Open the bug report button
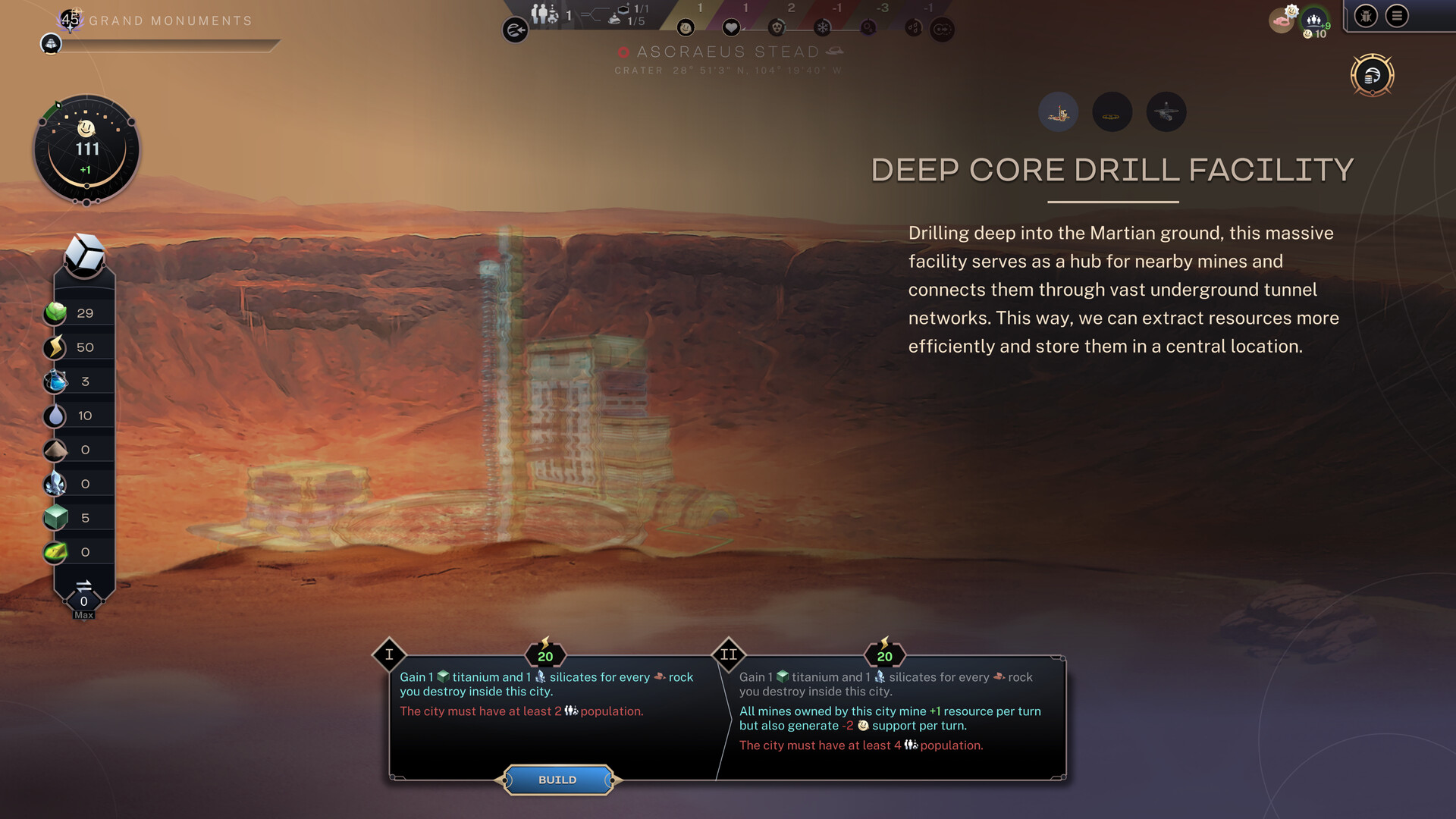 point(1366,16)
